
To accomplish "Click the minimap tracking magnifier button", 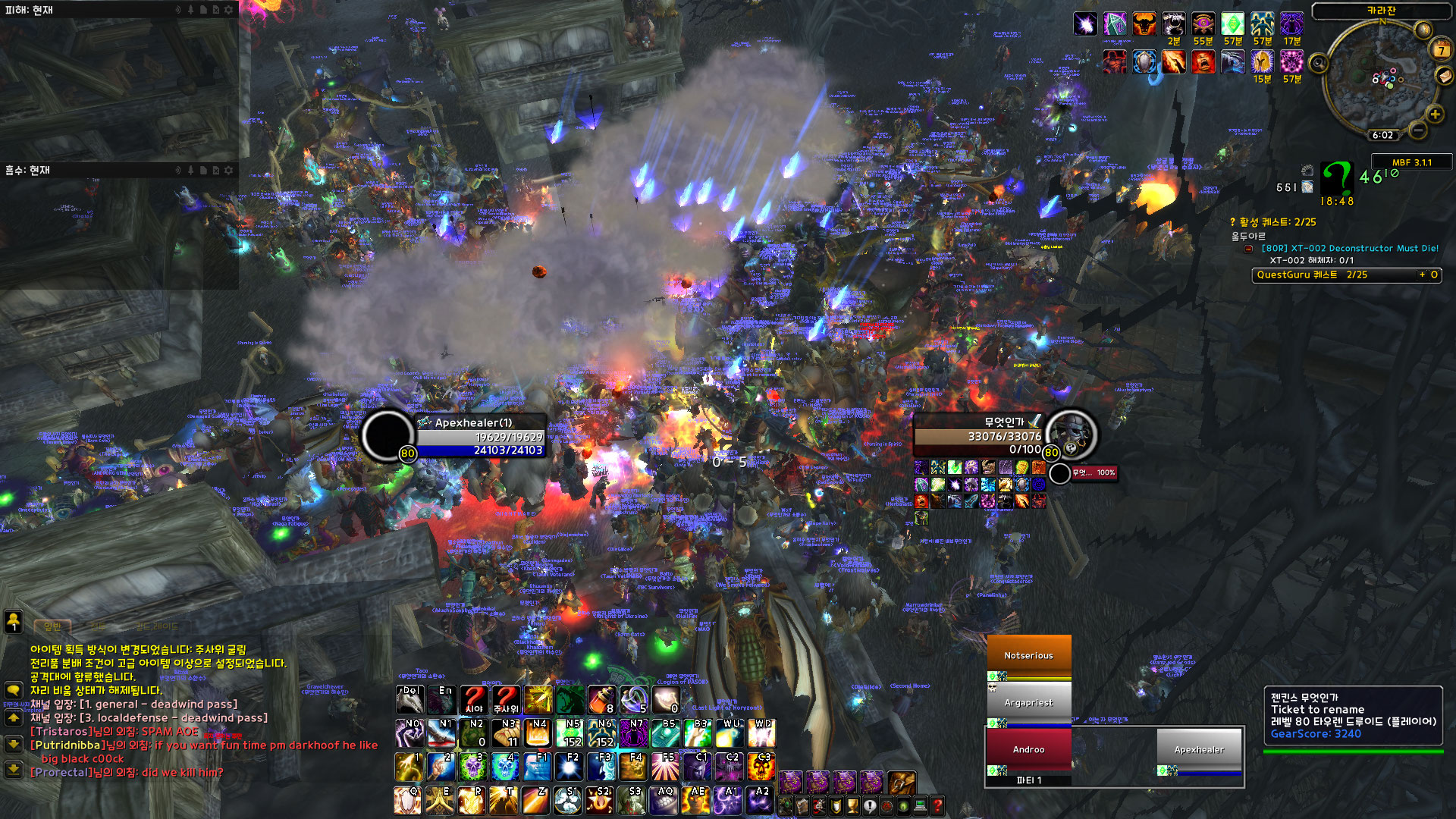I will click(1319, 64).
